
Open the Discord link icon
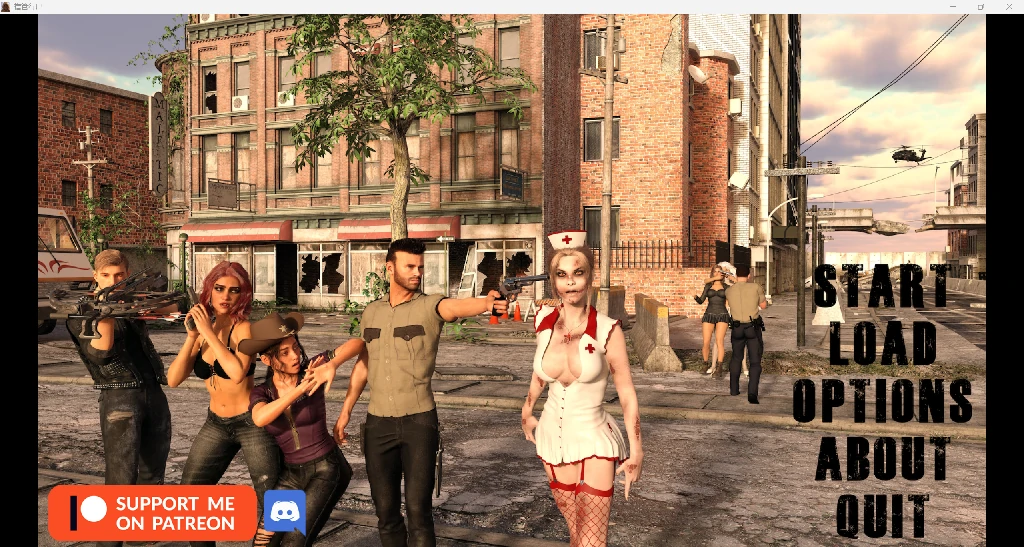(x=284, y=512)
